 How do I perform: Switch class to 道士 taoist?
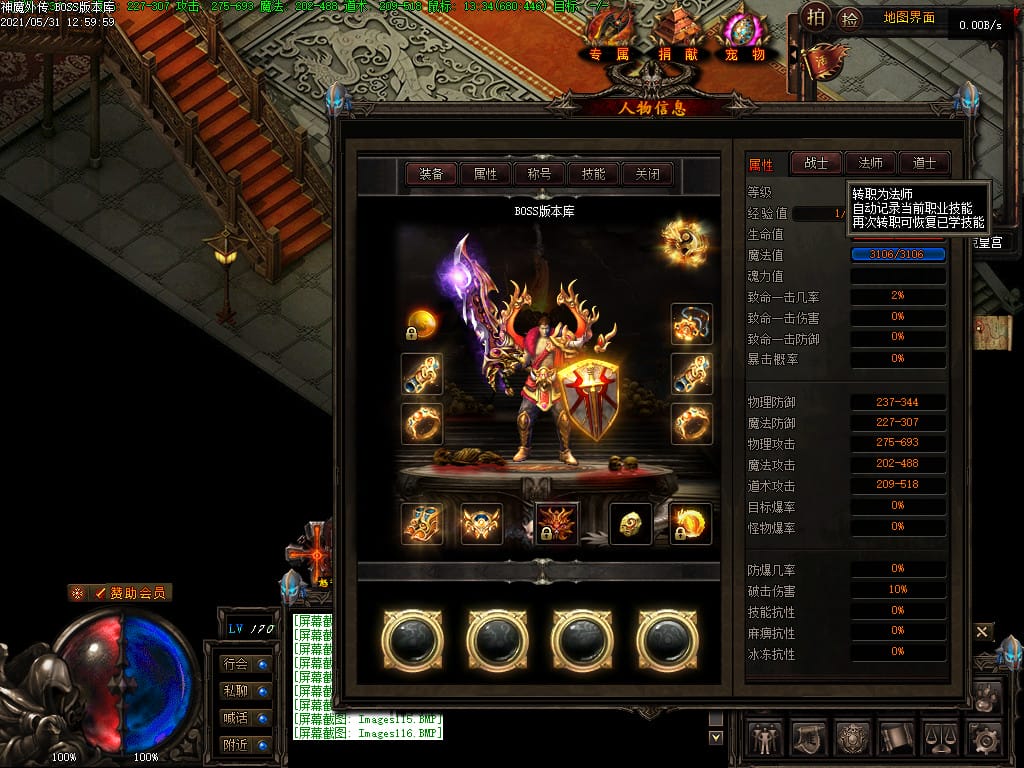pyautogui.click(x=924, y=163)
